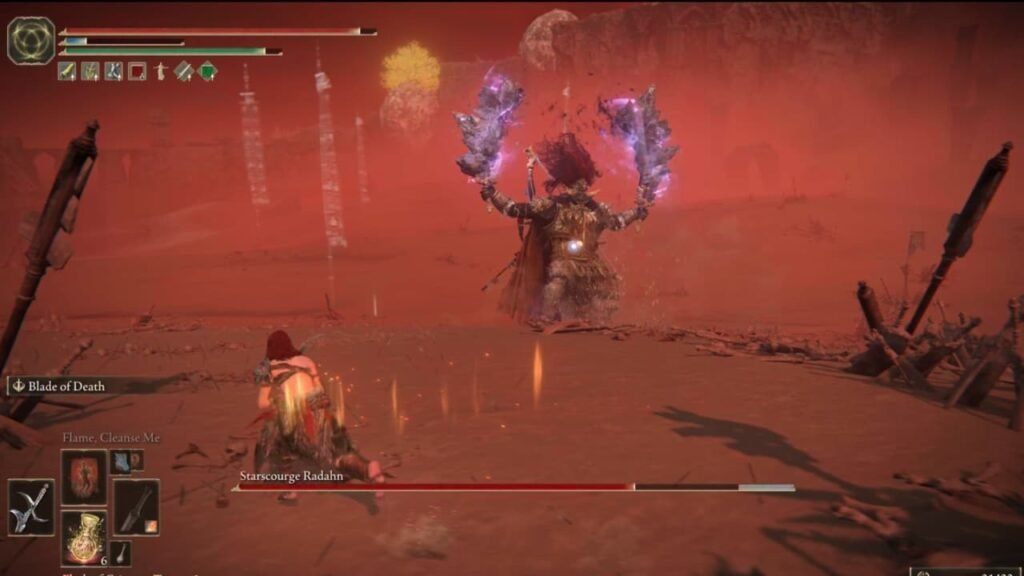Select the Flame, Cleanse Me spell slot
This screenshot has height=576, width=1024.
click(x=83, y=477)
